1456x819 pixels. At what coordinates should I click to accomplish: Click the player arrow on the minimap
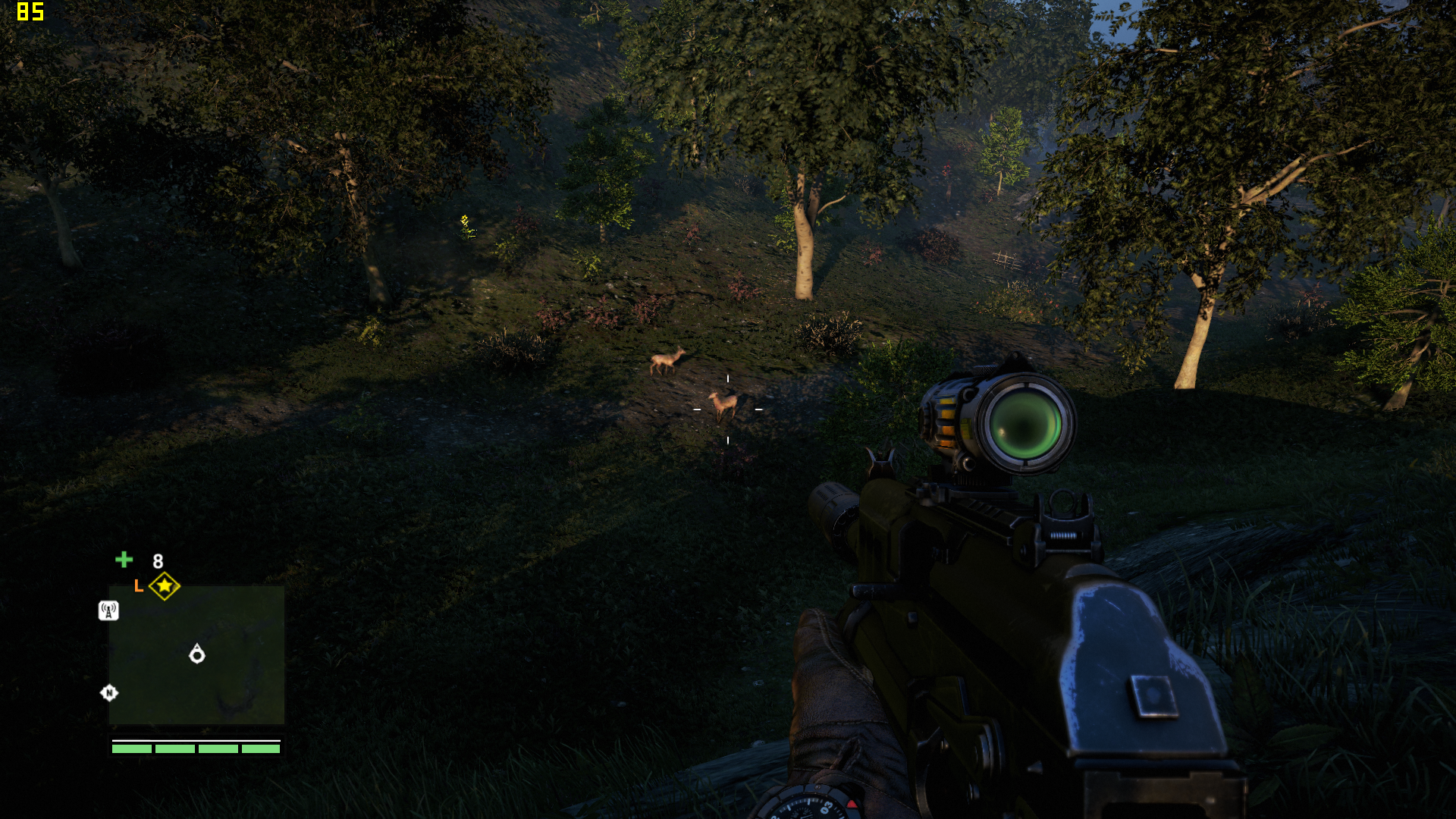click(197, 654)
